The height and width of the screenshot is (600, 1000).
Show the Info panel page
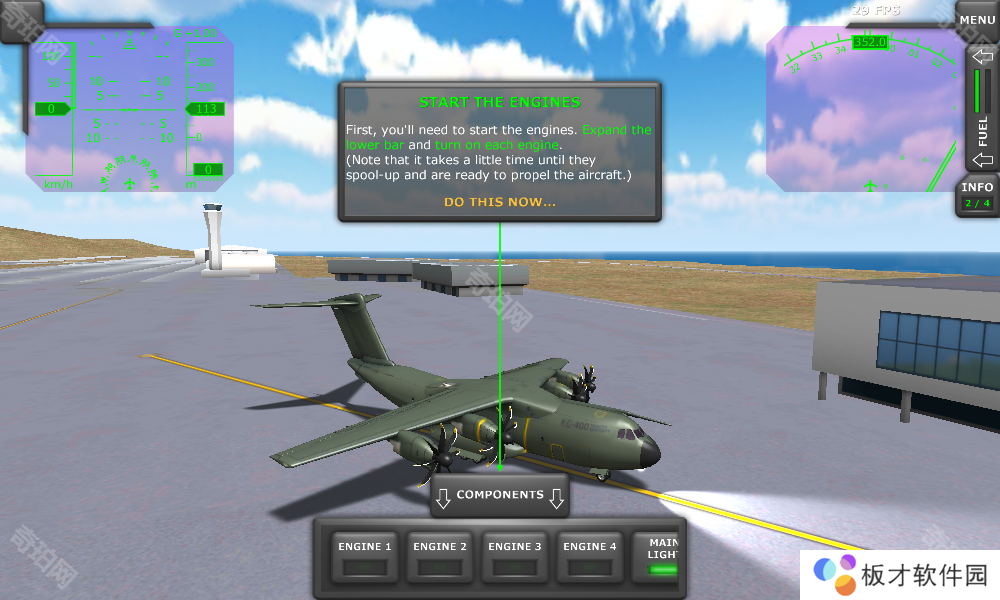click(x=977, y=194)
